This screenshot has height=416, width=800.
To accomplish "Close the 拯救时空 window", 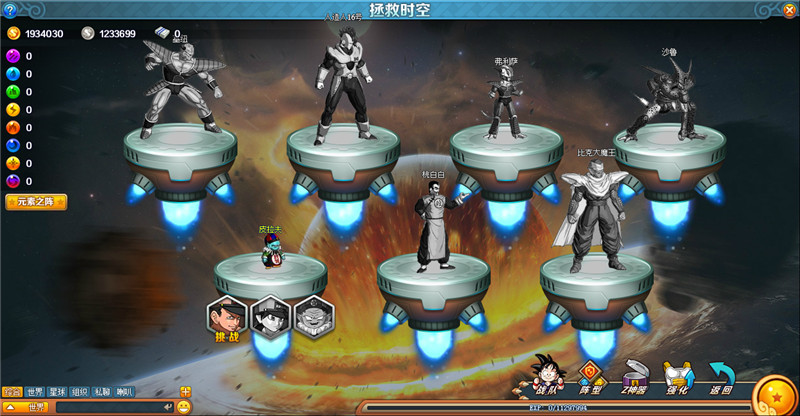I will tap(787, 10).
